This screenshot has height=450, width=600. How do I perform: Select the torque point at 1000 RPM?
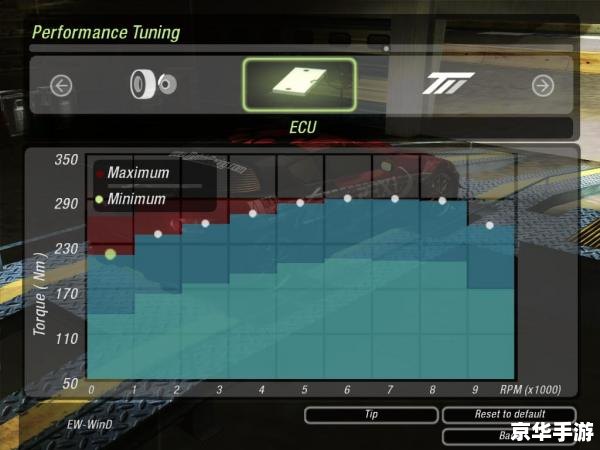point(158,235)
